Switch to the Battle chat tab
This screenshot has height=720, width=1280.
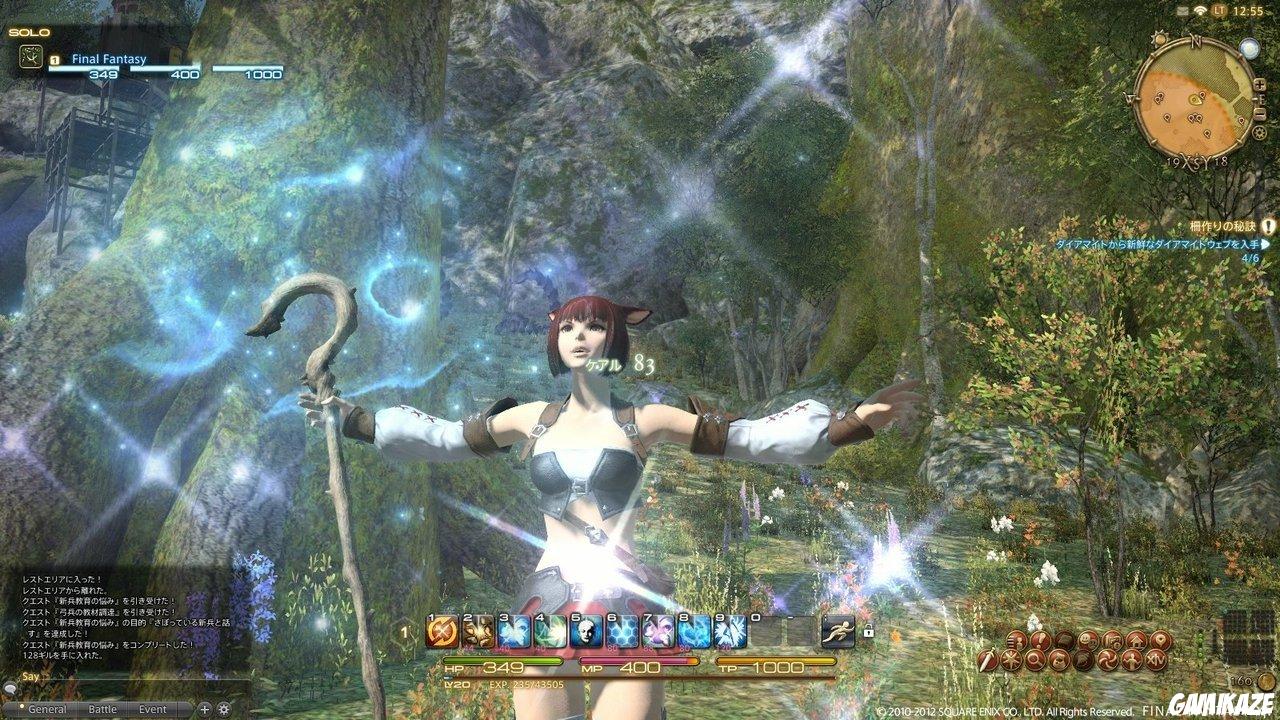(103, 709)
